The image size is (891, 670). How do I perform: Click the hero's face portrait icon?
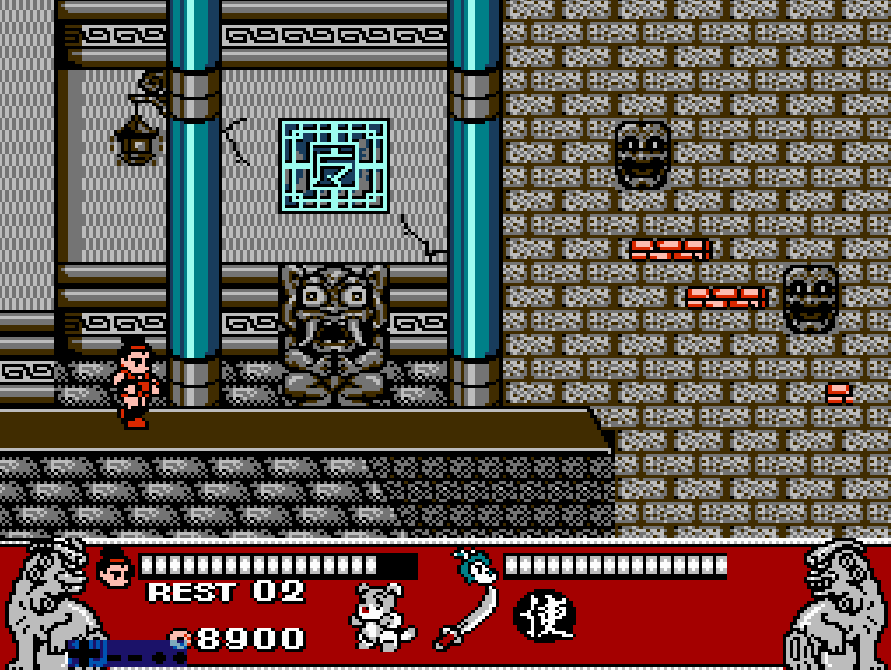click(116, 569)
